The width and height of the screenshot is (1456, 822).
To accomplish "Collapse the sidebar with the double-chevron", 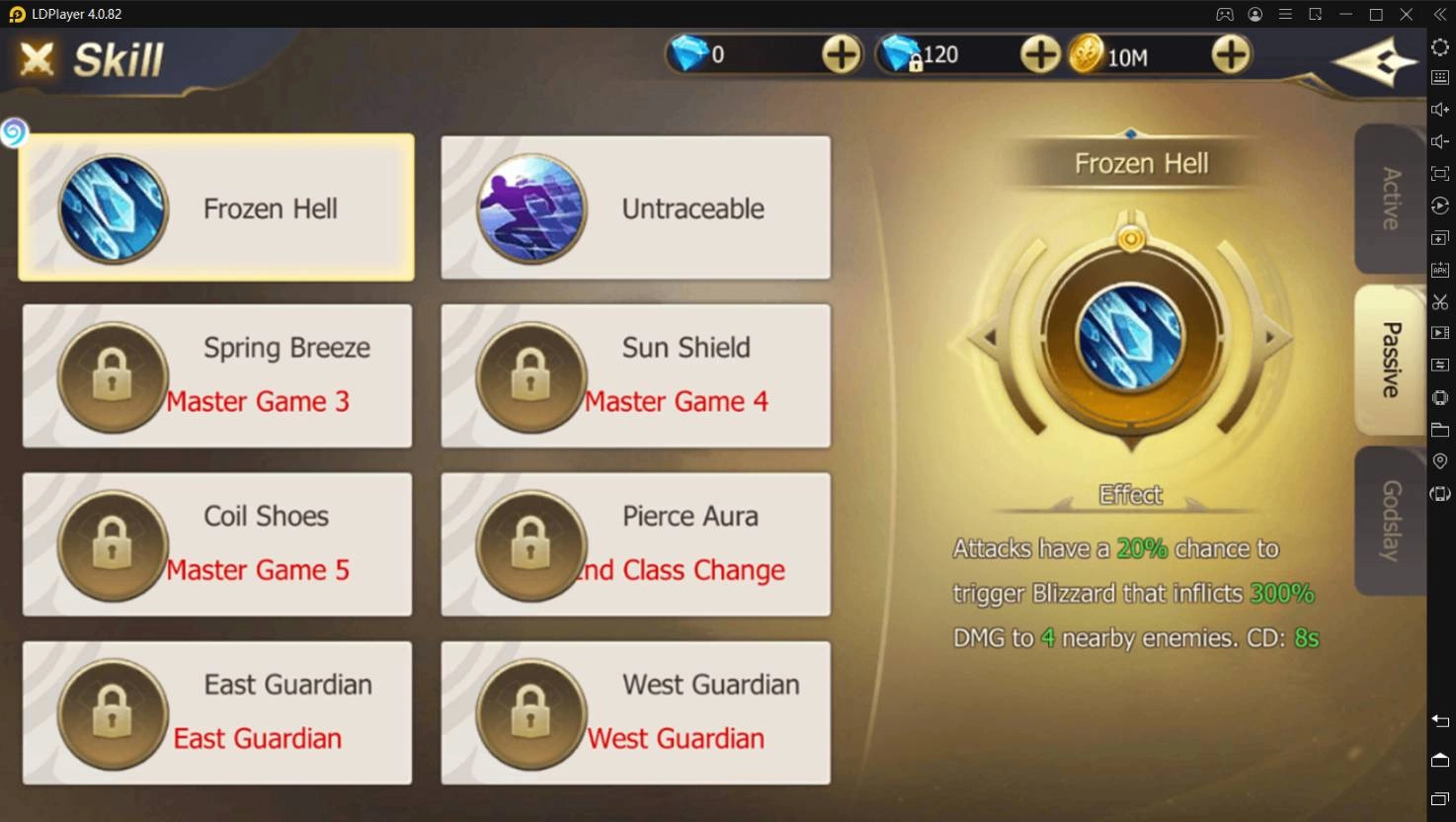I will coord(1439,14).
